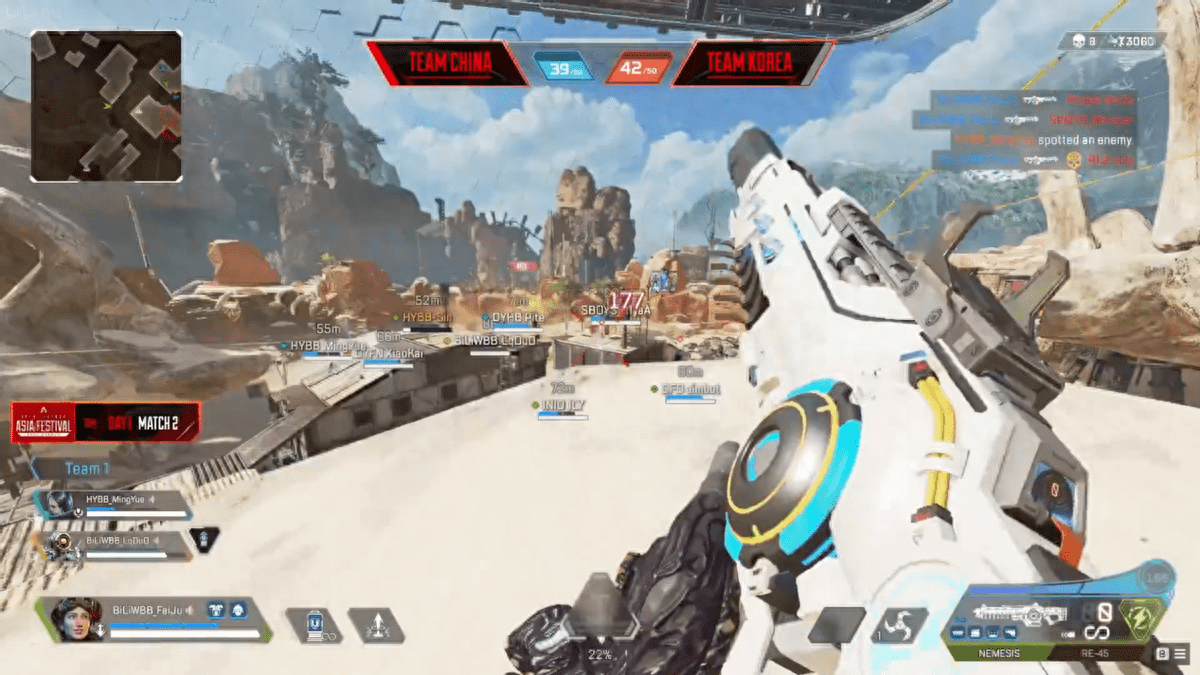Viewport: 1200px width, 675px height.
Task: Click the Nemesis weapon image
Action: pyautogui.click(x=1010, y=615)
